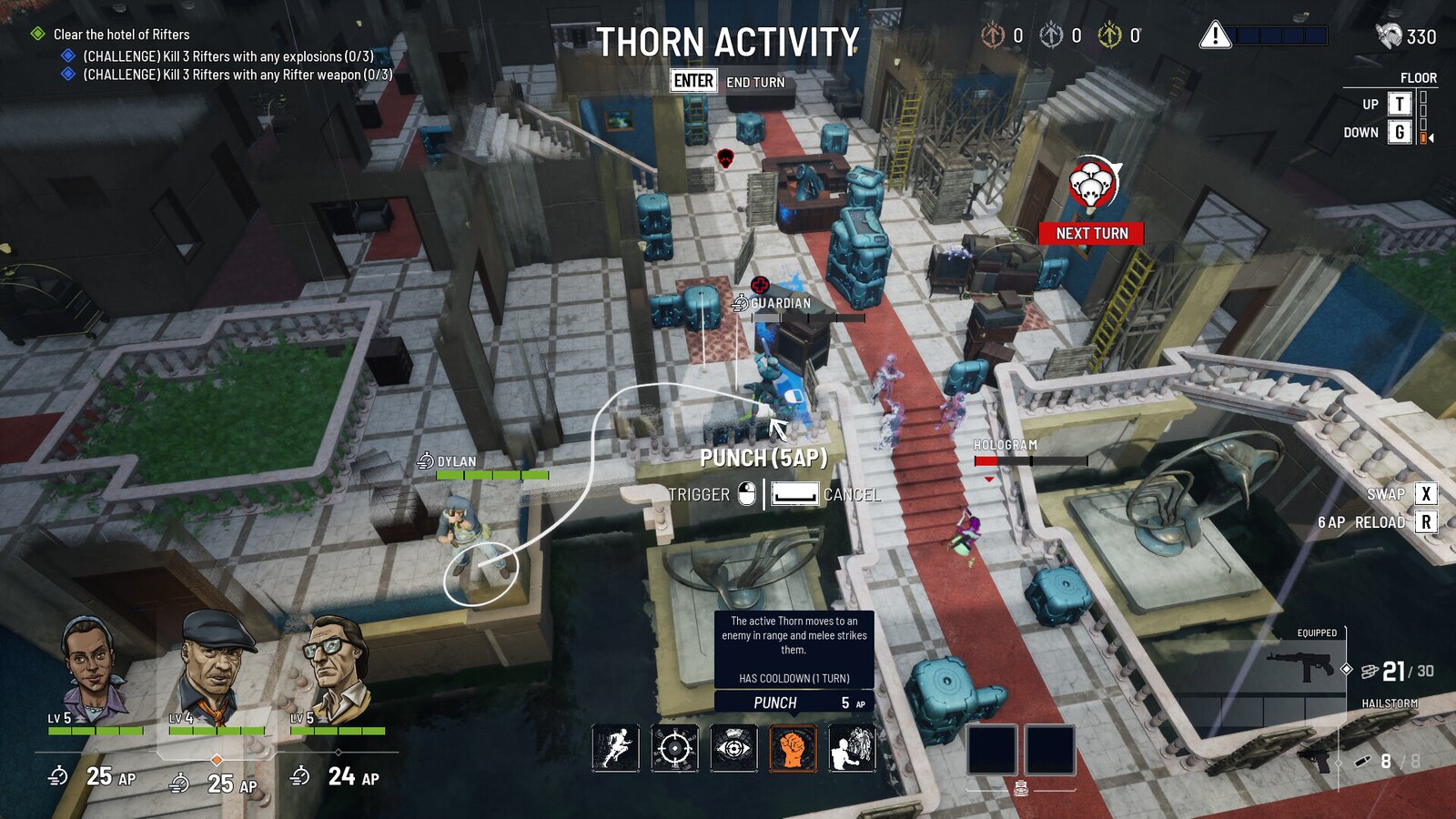The image size is (1456, 819).
Task: Click the SWAP weapon label
Action: (x=1385, y=494)
